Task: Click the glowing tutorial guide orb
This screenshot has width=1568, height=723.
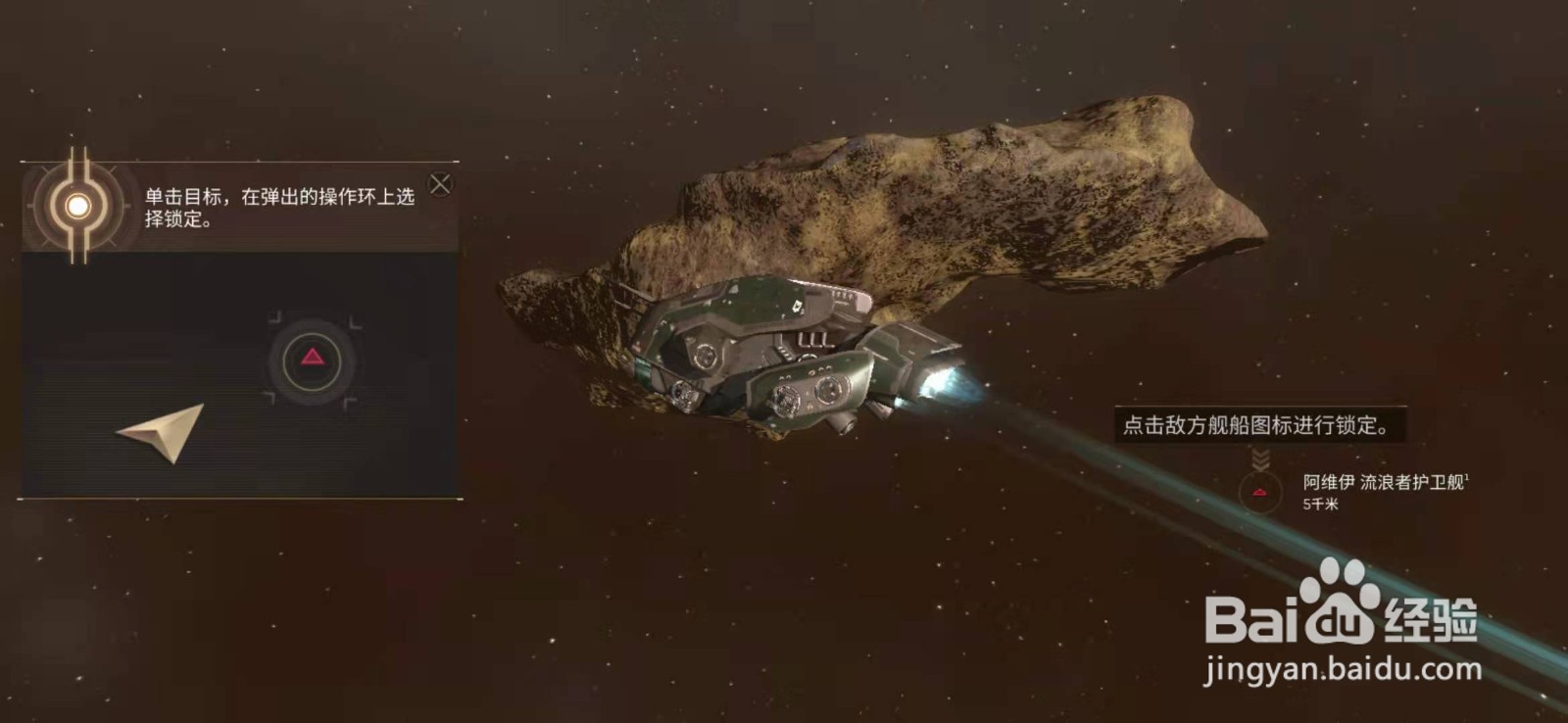Action: pos(77,206)
